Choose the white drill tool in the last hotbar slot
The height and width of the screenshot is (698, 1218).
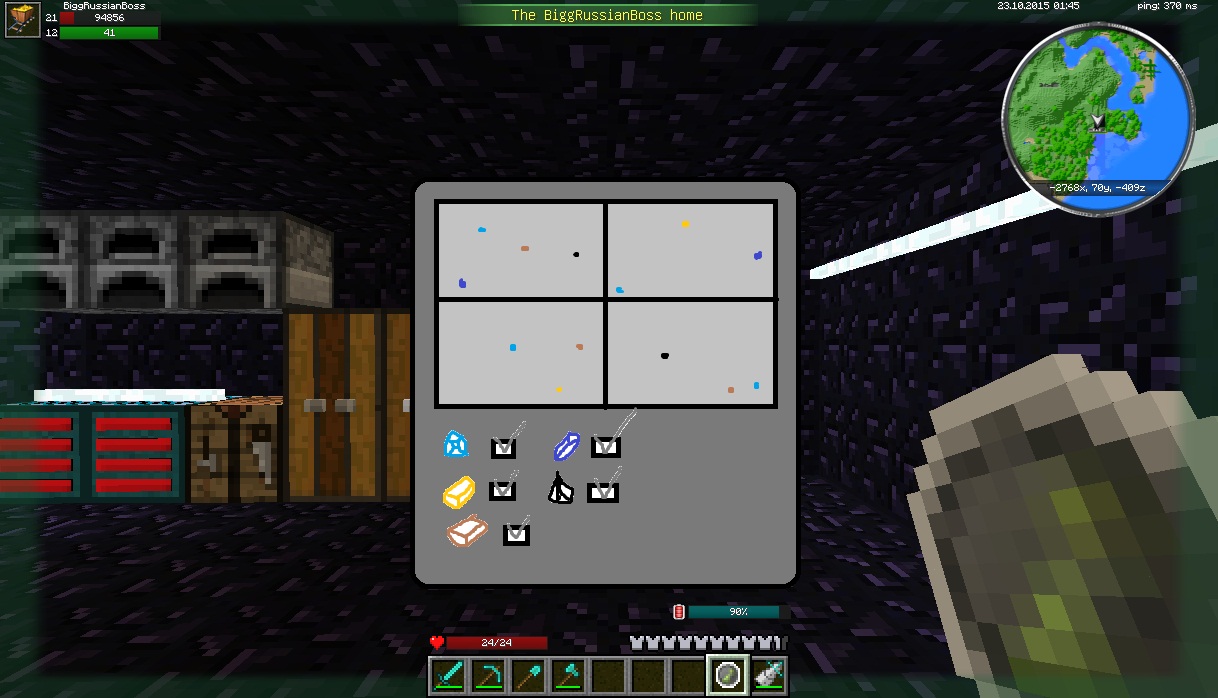pyautogui.click(x=768, y=676)
